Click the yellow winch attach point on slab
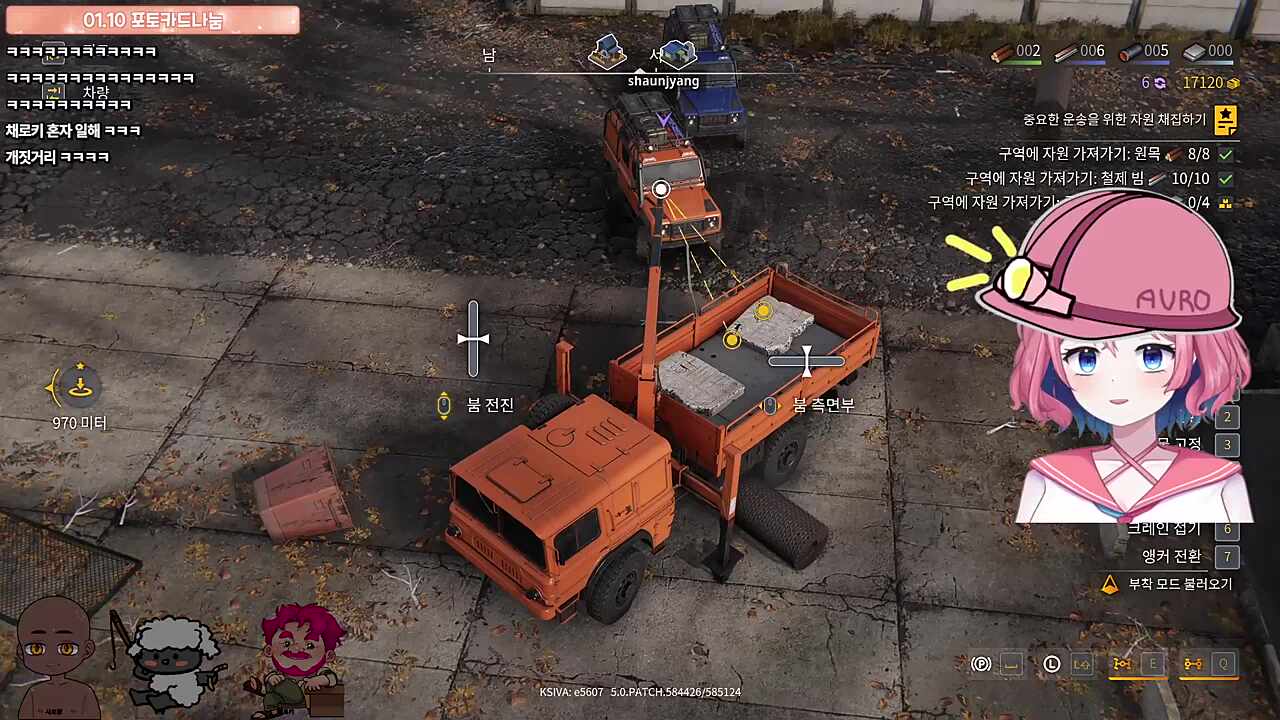 point(763,311)
